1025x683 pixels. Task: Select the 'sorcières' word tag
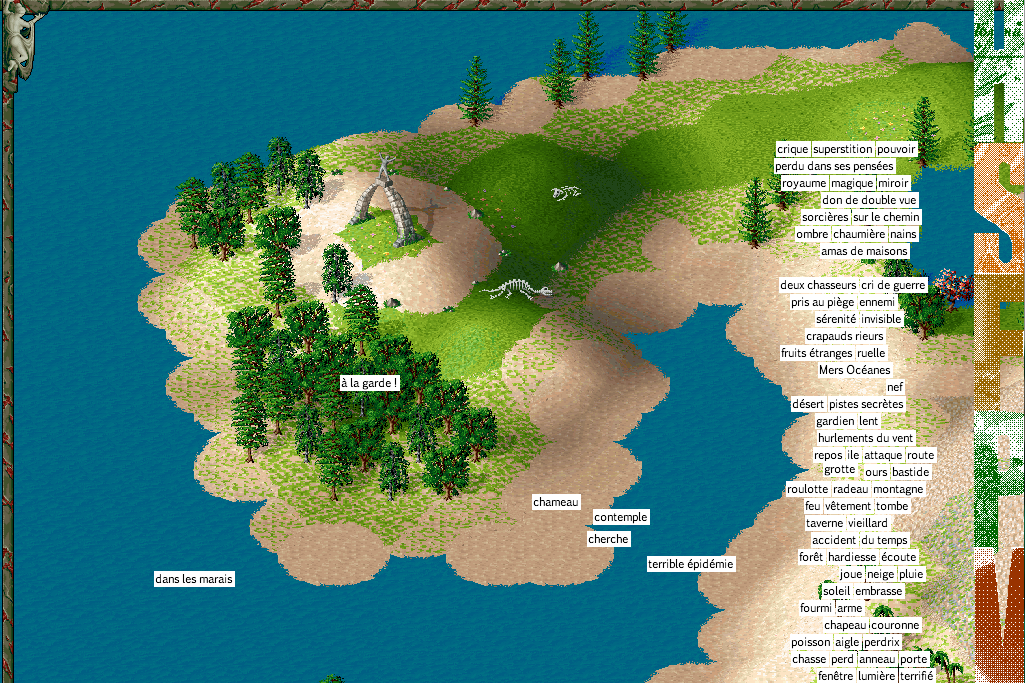coord(825,217)
